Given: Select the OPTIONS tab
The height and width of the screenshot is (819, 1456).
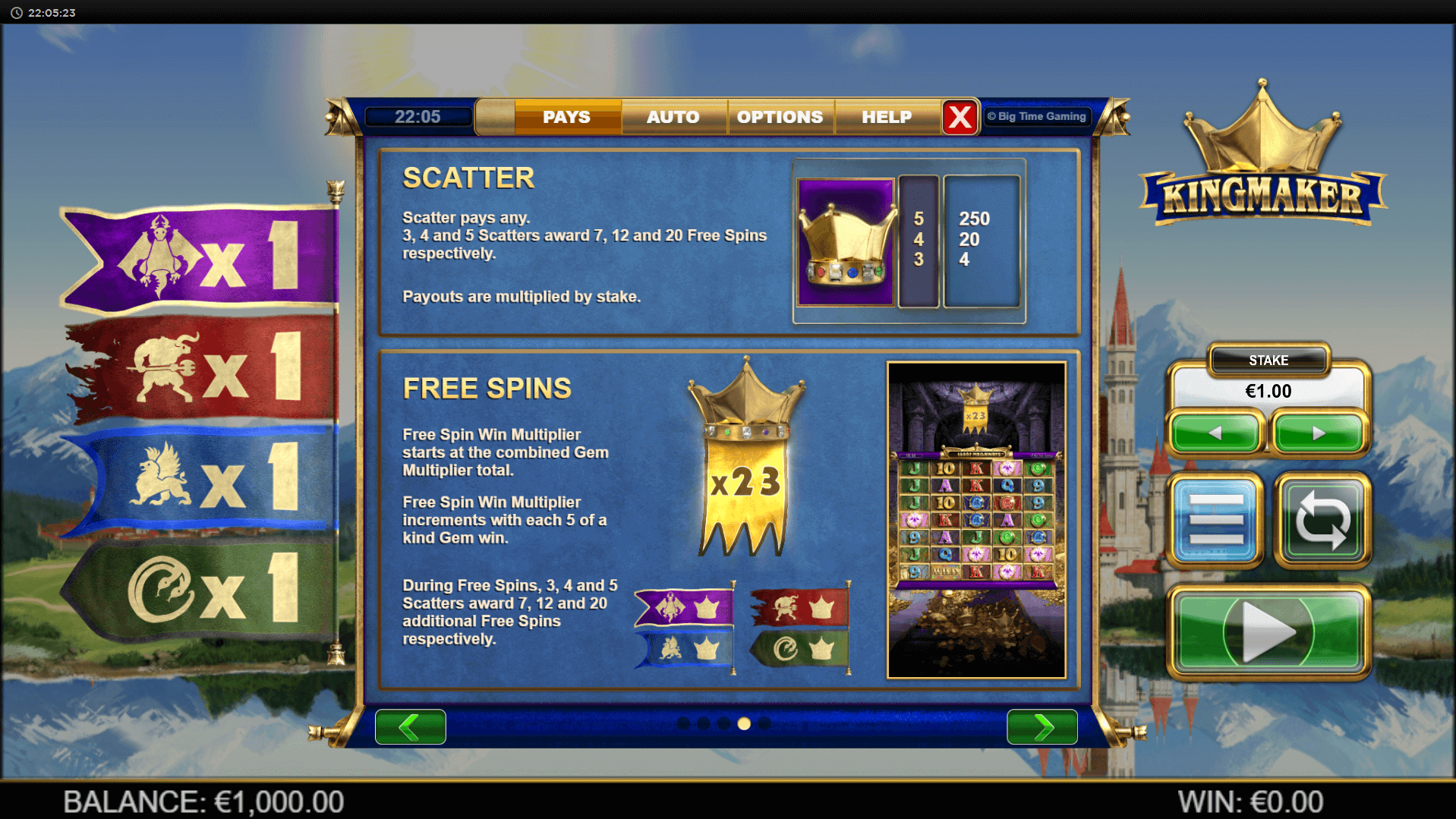Looking at the screenshot, I should point(780,117).
